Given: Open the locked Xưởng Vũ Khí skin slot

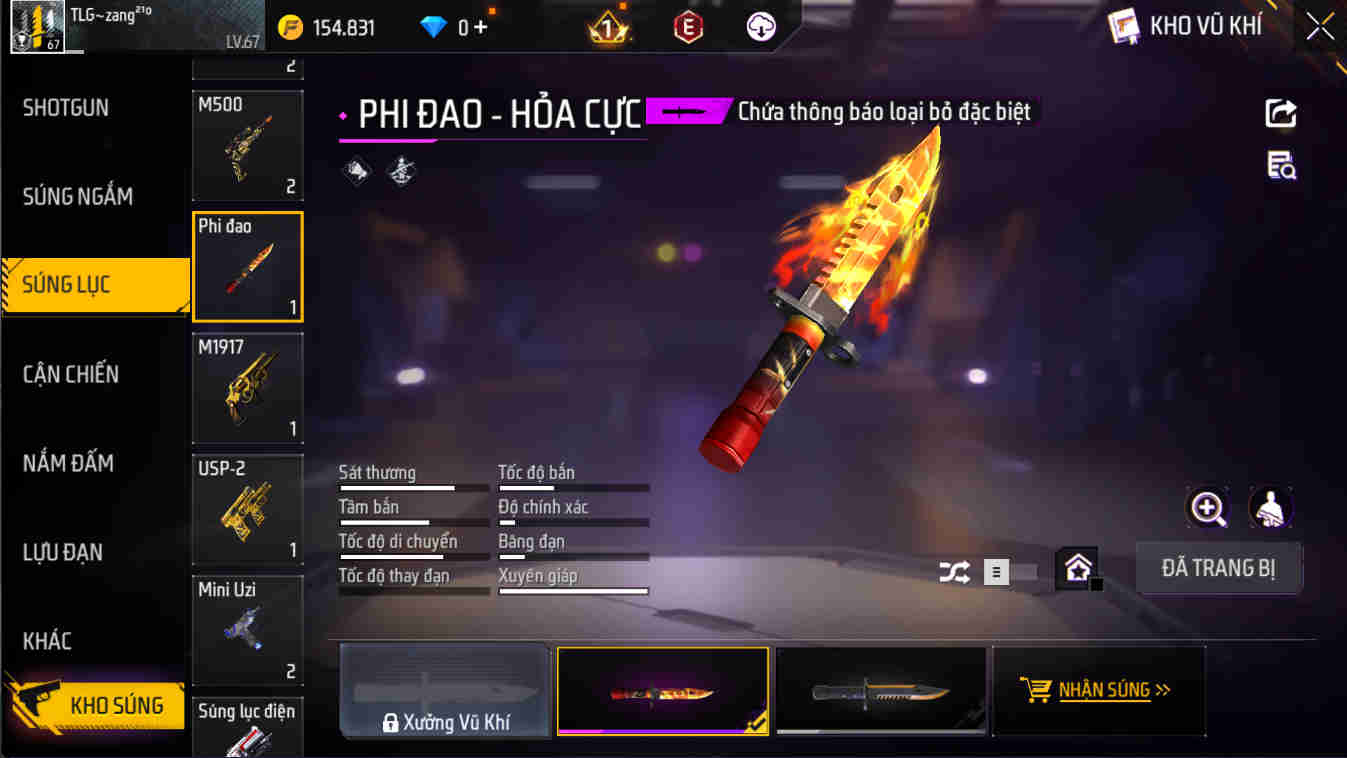Looking at the screenshot, I should 444,690.
